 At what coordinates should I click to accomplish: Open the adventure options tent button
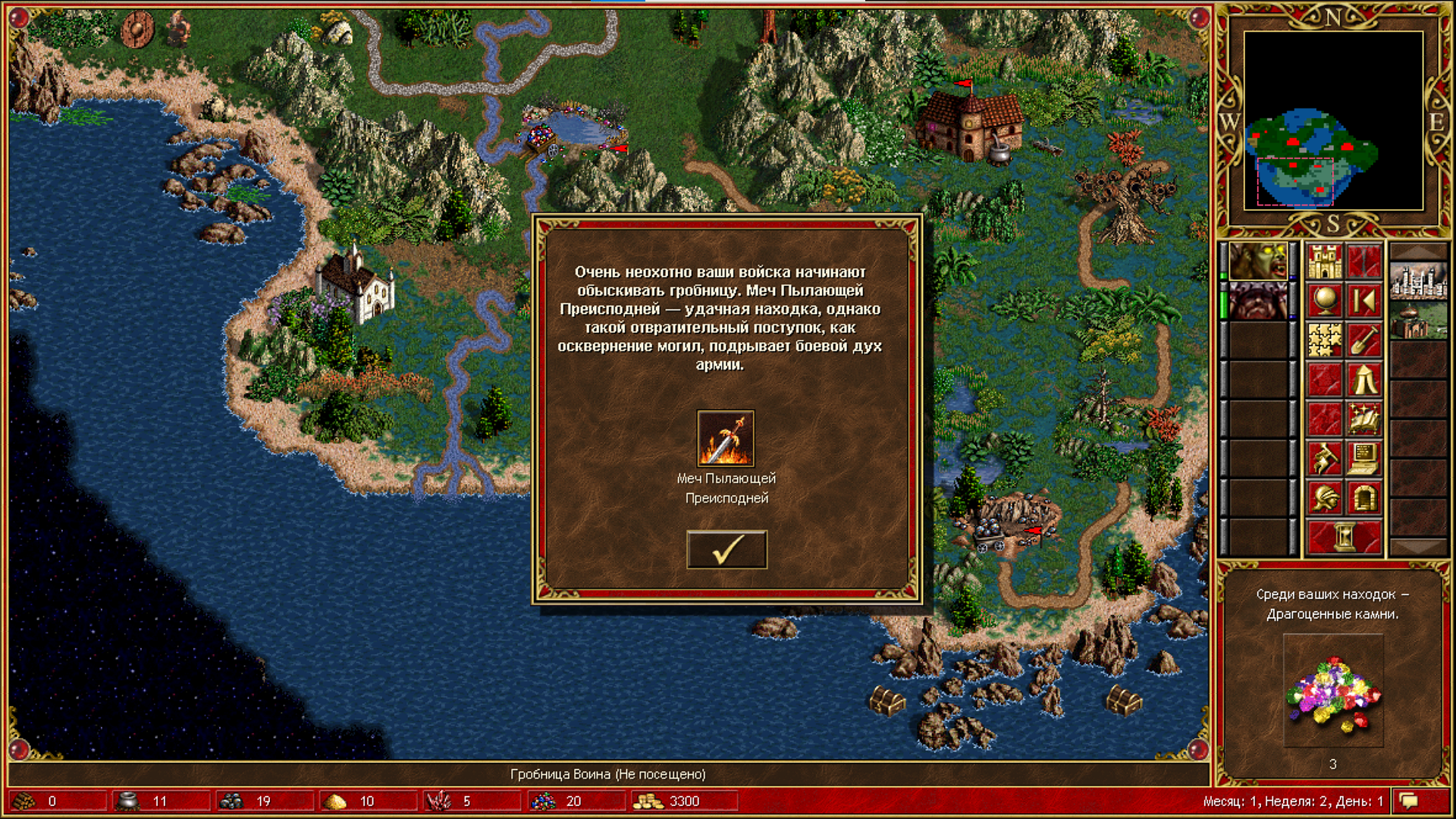click(1363, 380)
